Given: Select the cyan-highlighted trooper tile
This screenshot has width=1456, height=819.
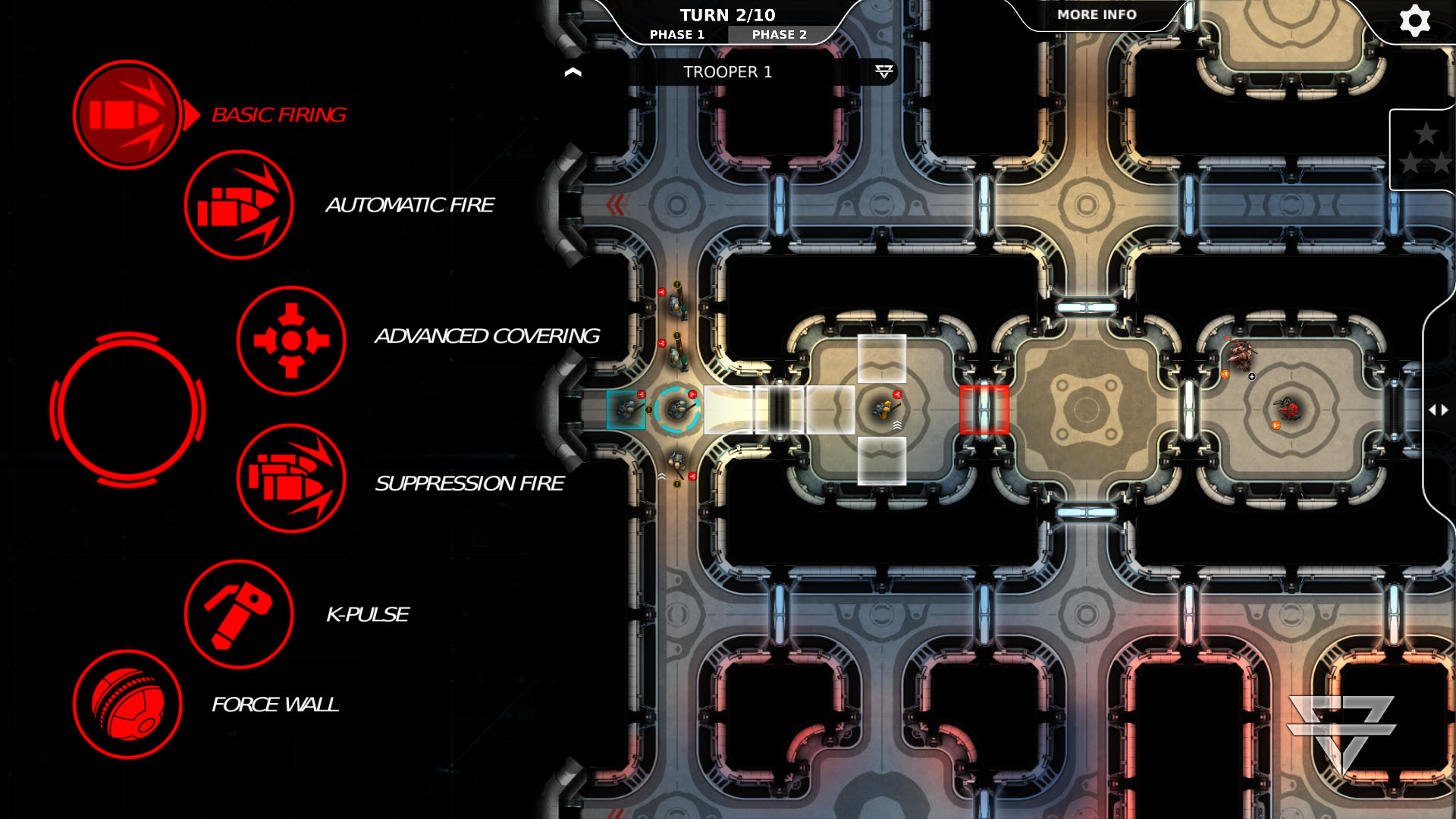Looking at the screenshot, I should tap(626, 410).
